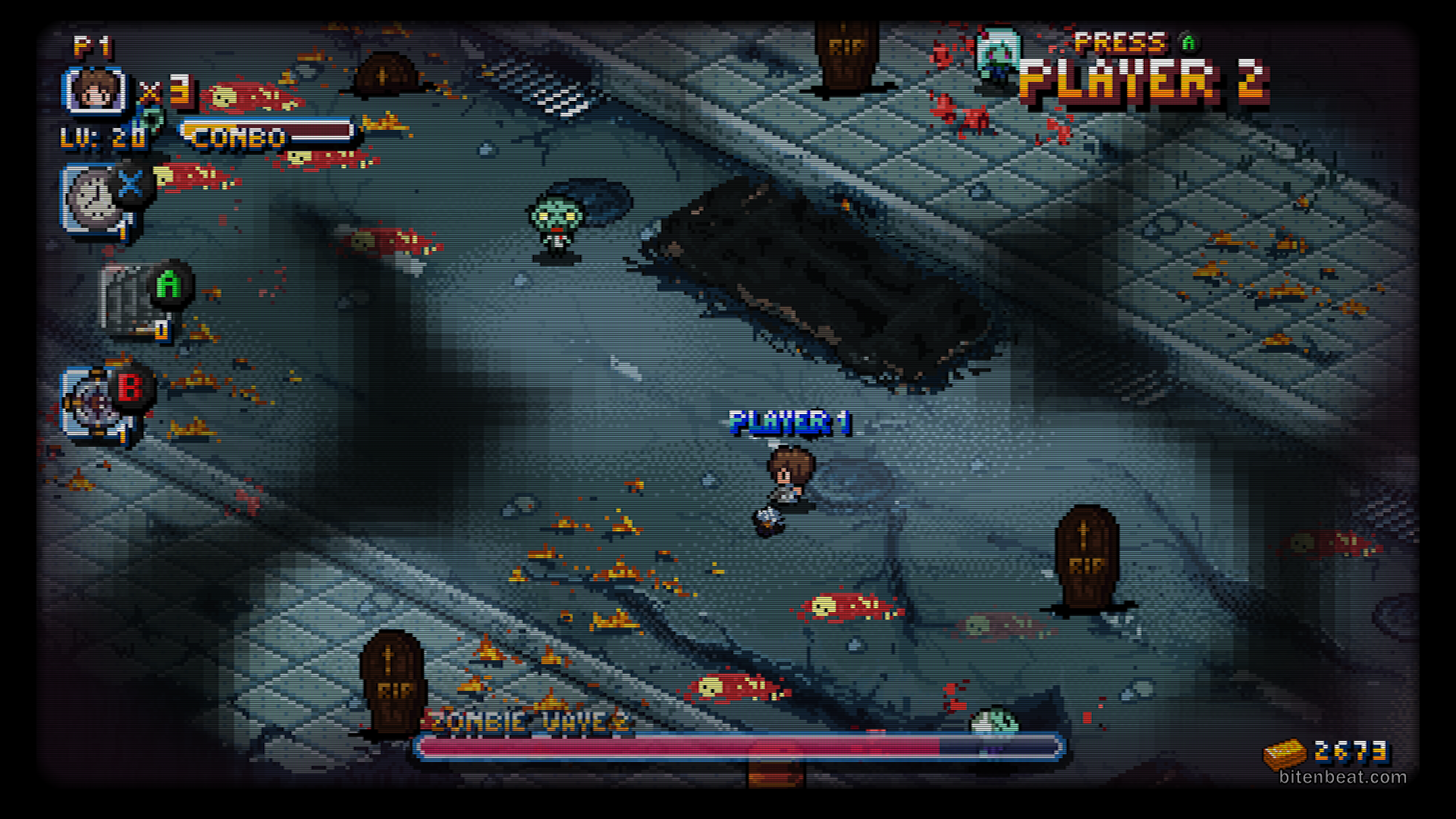
Task: Click the gold bar currency icon
Action: click(1285, 753)
